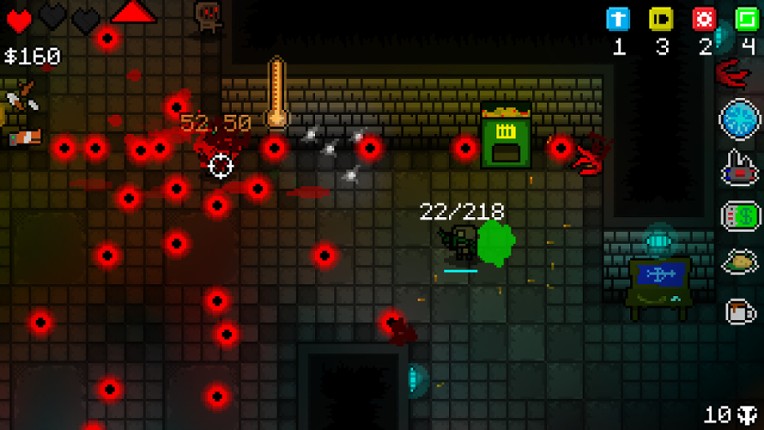This screenshot has height=430, width=764.
Task: Click the green square stat icon
Action: [x=746, y=19]
